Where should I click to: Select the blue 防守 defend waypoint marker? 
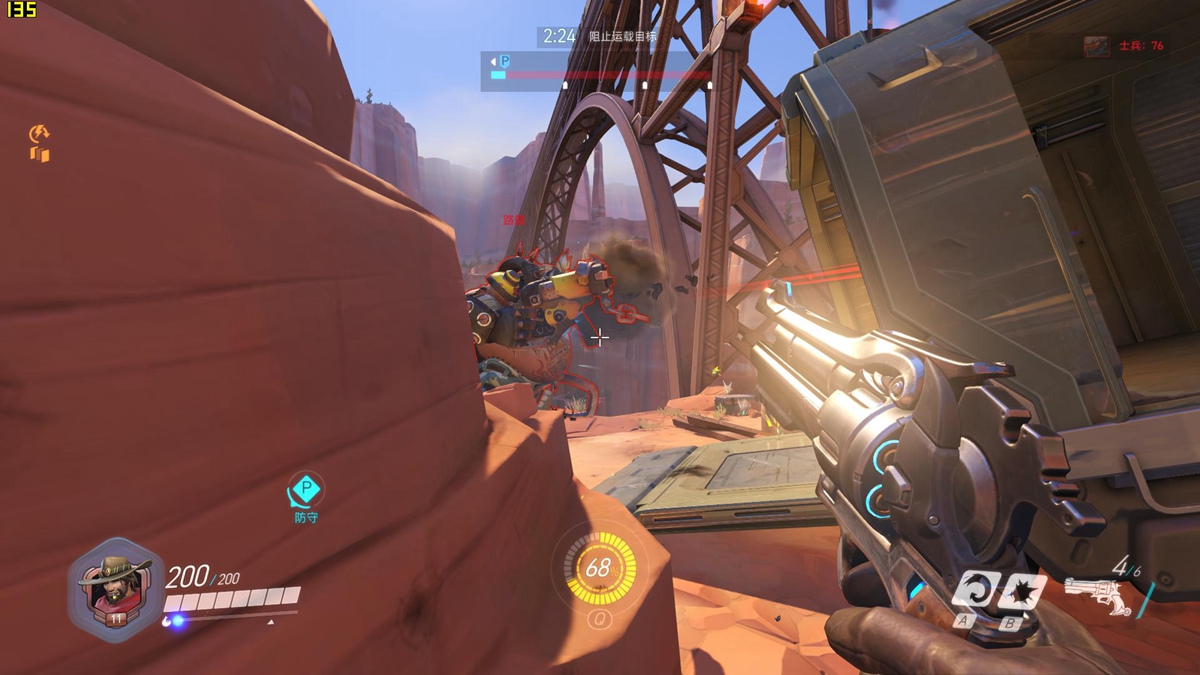click(x=306, y=492)
